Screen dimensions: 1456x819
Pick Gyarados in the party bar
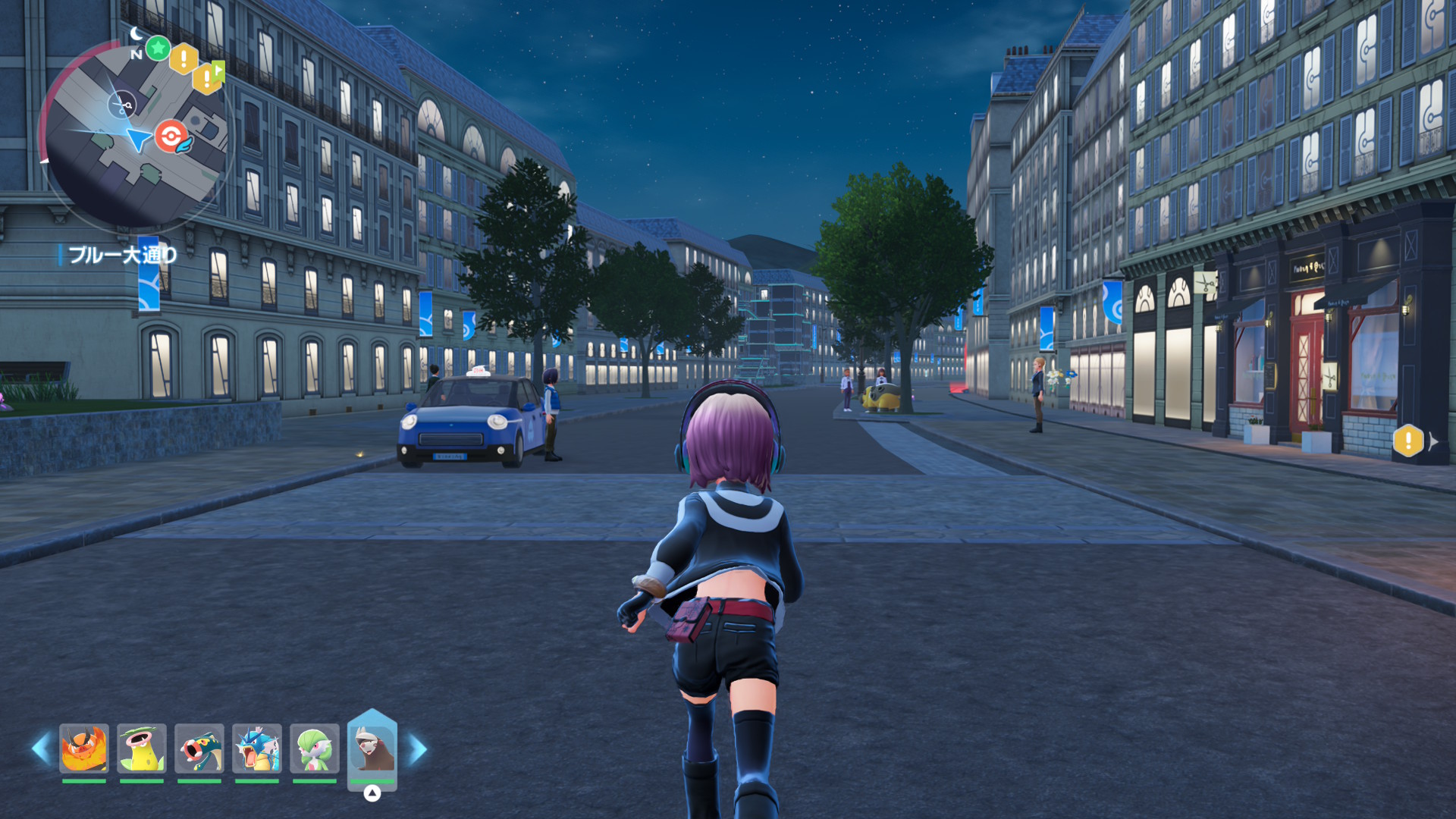coord(257,748)
